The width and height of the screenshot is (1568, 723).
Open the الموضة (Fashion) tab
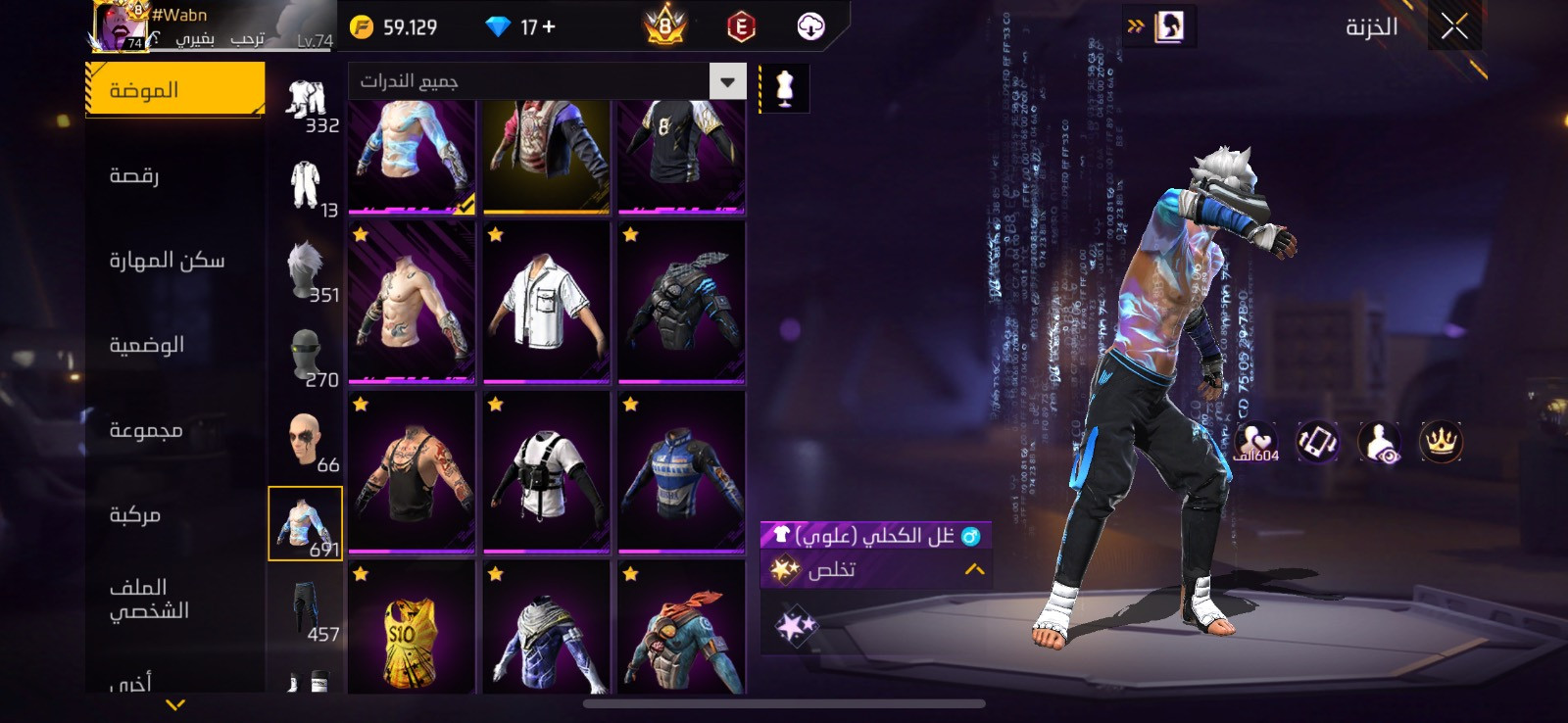pos(174,90)
